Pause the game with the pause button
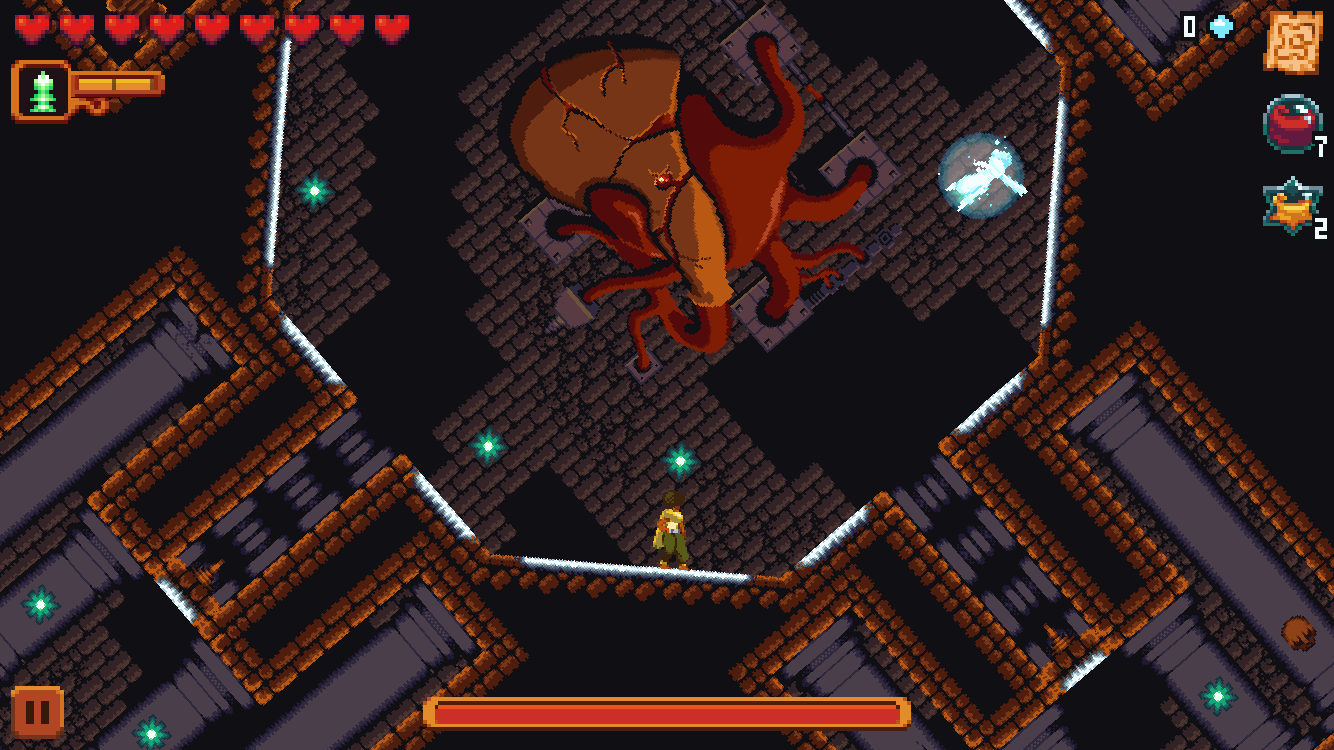Image resolution: width=1334 pixels, height=750 pixels. [x=37, y=712]
